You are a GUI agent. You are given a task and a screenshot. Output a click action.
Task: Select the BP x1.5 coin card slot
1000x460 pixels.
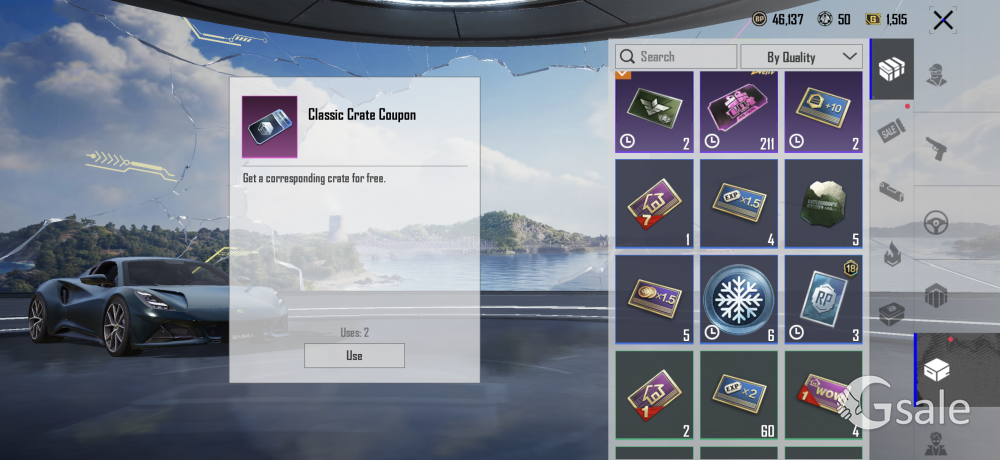click(x=654, y=299)
